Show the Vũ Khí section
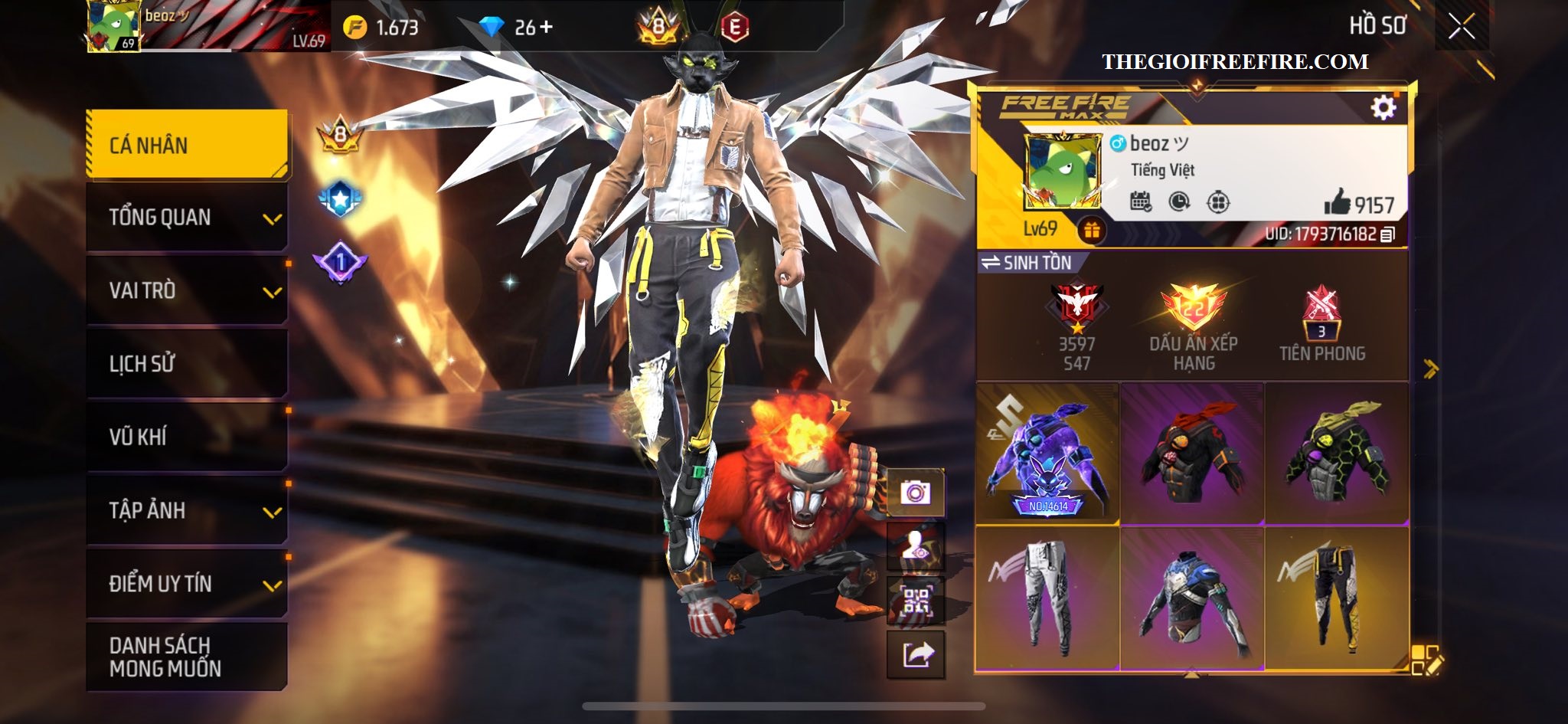This screenshot has width=1568, height=724. [188, 437]
